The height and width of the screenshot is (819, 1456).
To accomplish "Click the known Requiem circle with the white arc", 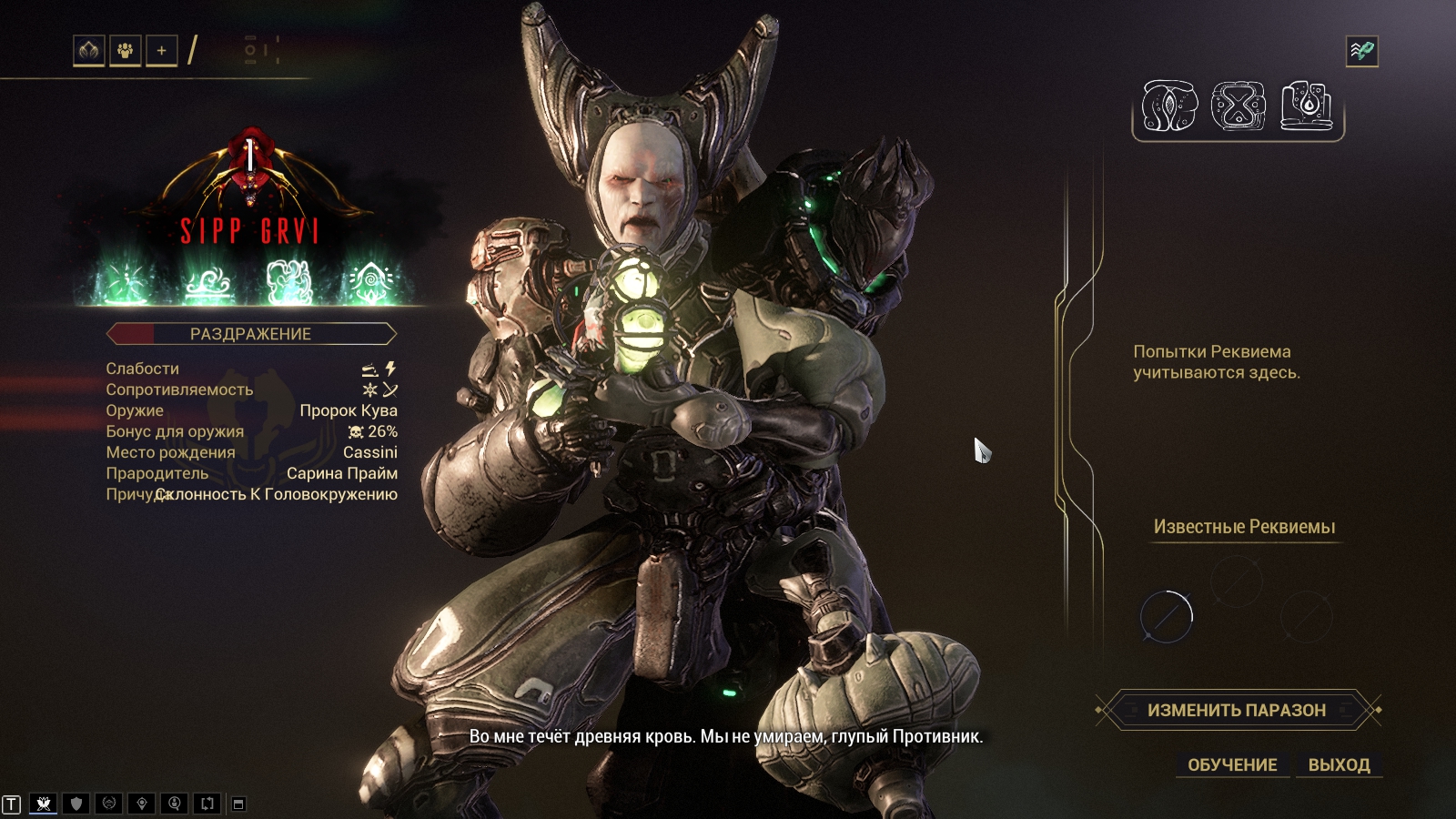I will click(1167, 616).
